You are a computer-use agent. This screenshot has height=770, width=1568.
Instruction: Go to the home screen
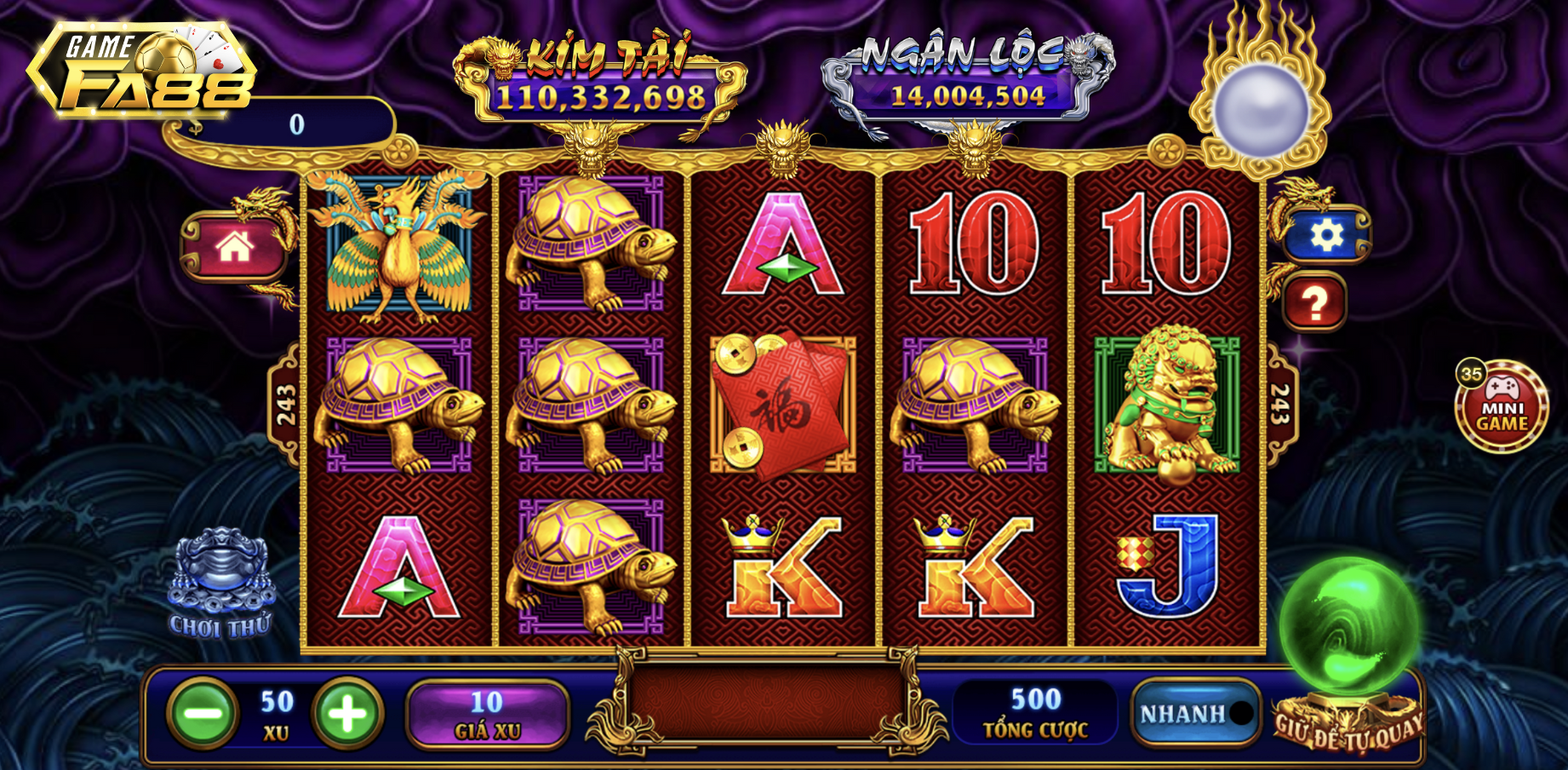234,248
